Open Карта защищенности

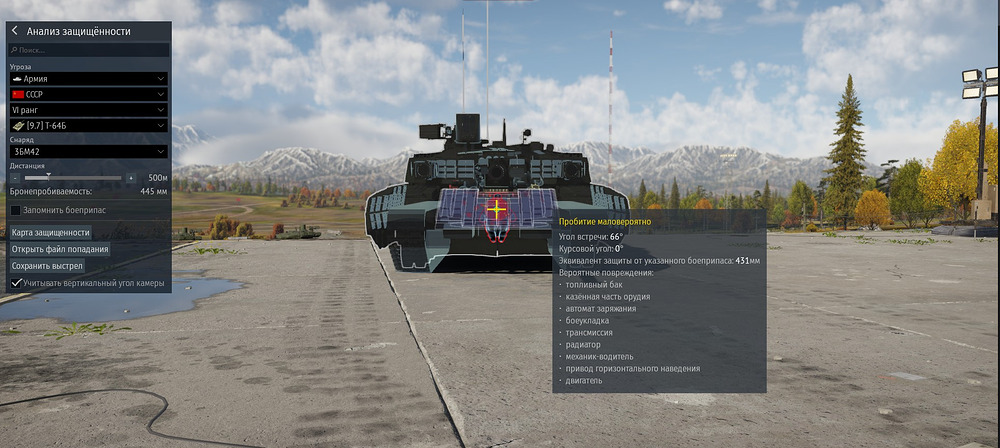click(51, 232)
